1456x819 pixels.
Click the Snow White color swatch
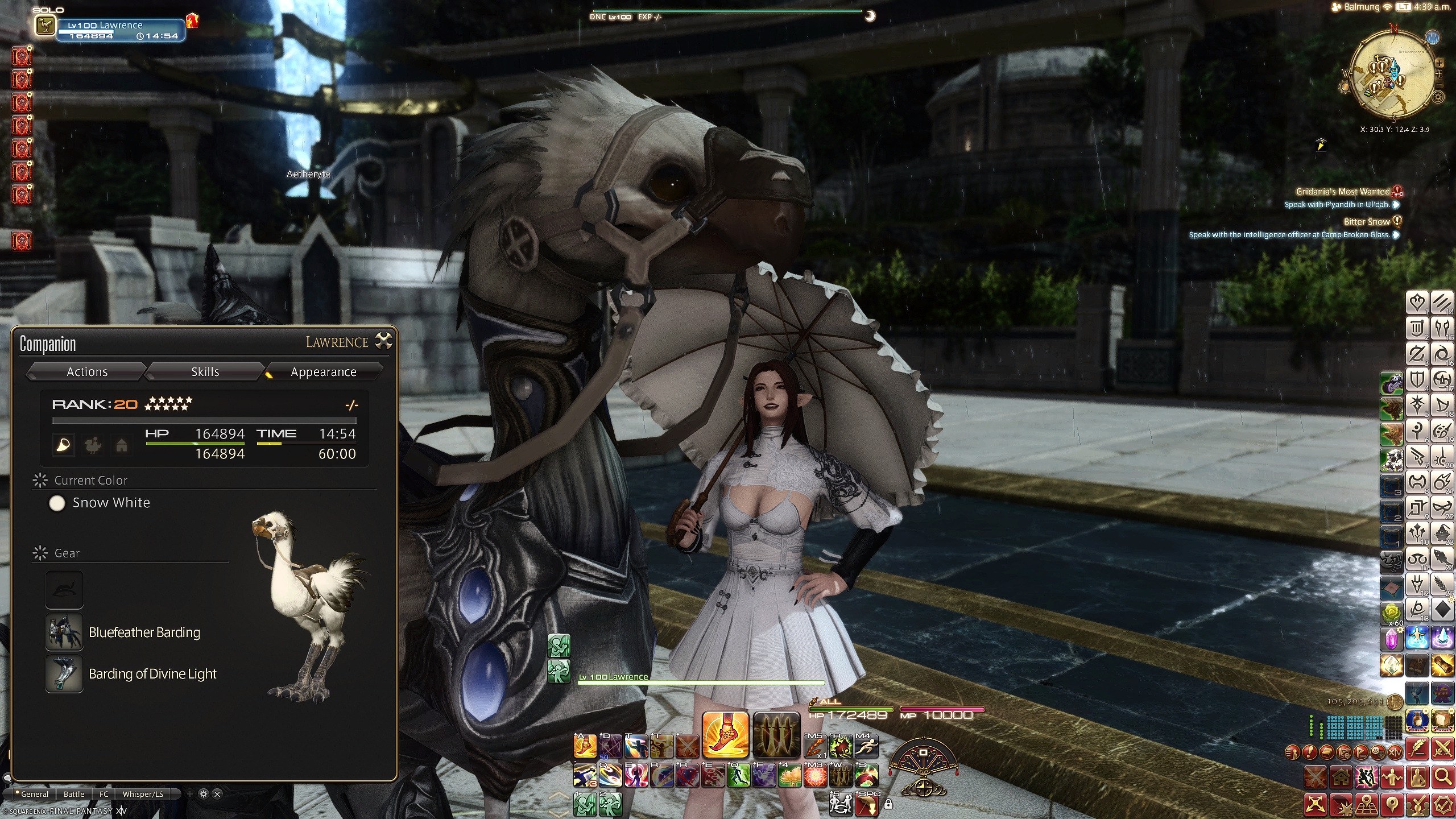(x=57, y=503)
